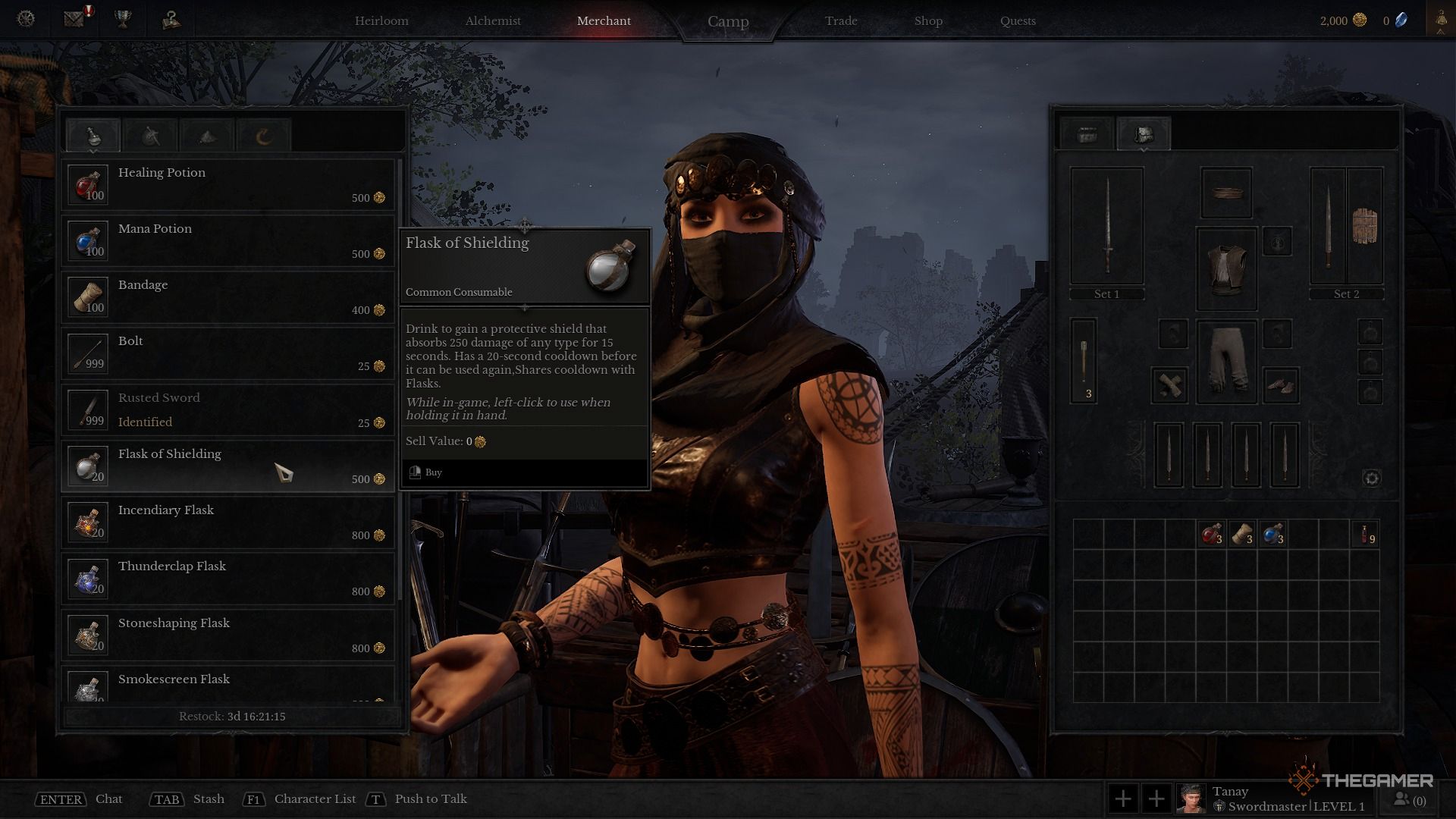The width and height of the screenshot is (1456, 819).
Task: Open the trophy achievements icon
Action: (x=123, y=19)
